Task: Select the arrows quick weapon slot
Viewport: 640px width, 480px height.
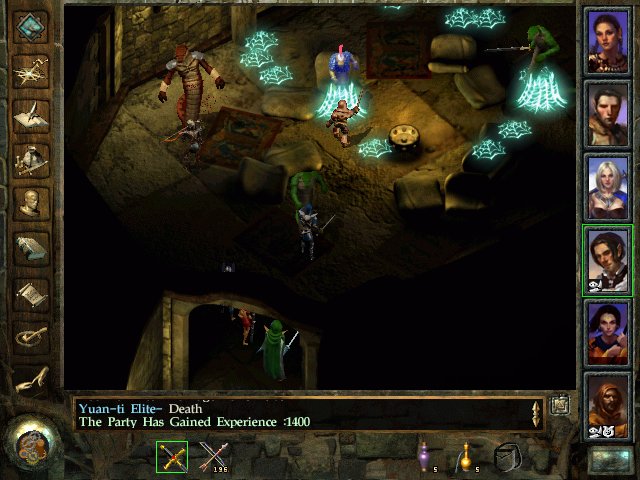Action: click(213, 457)
